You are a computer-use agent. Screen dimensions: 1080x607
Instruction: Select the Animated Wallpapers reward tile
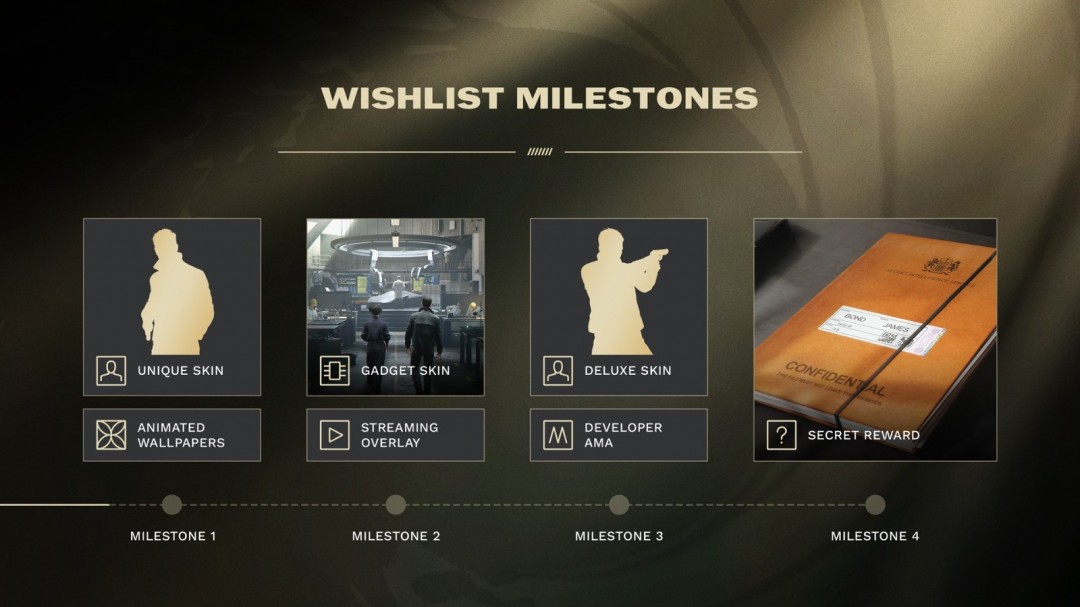pyautogui.click(x=172, y=435)
